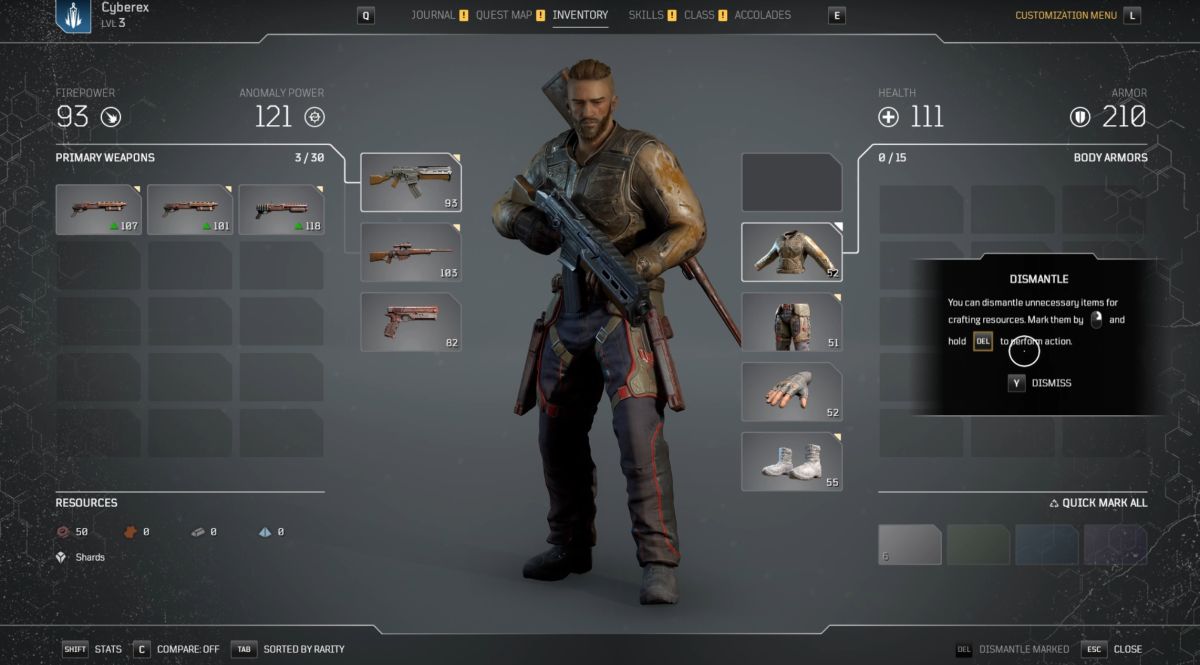
Task: Choose the inventory shotgun rated 118
Action: pos(281,209)
